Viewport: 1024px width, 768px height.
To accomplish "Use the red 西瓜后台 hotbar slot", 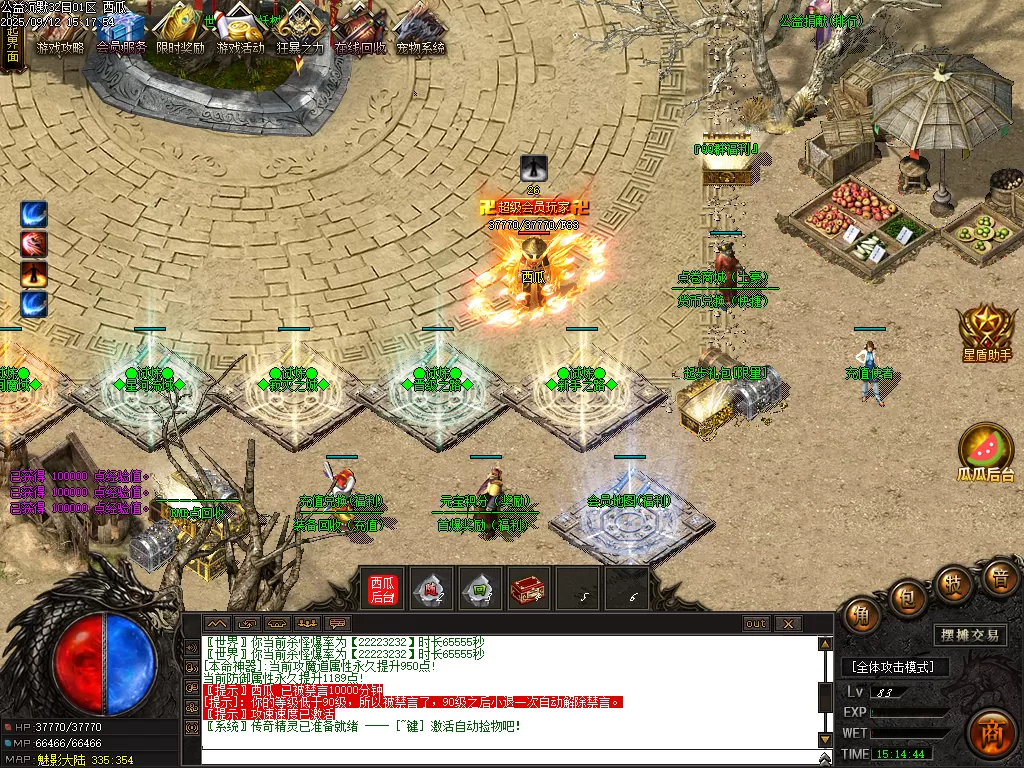I will click(x=383, y=590).
